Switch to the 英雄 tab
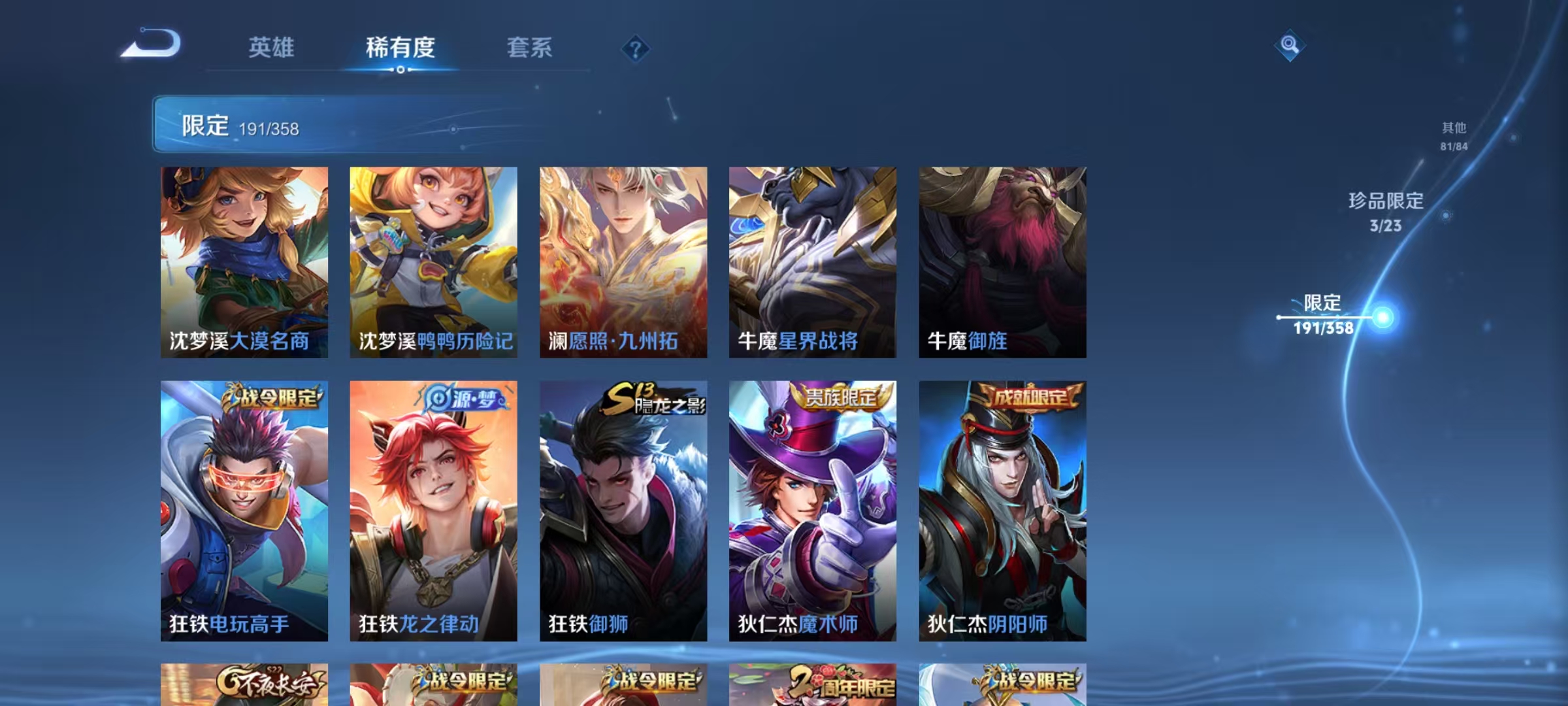Screen dimensions: 1568x706 (272, 47)
